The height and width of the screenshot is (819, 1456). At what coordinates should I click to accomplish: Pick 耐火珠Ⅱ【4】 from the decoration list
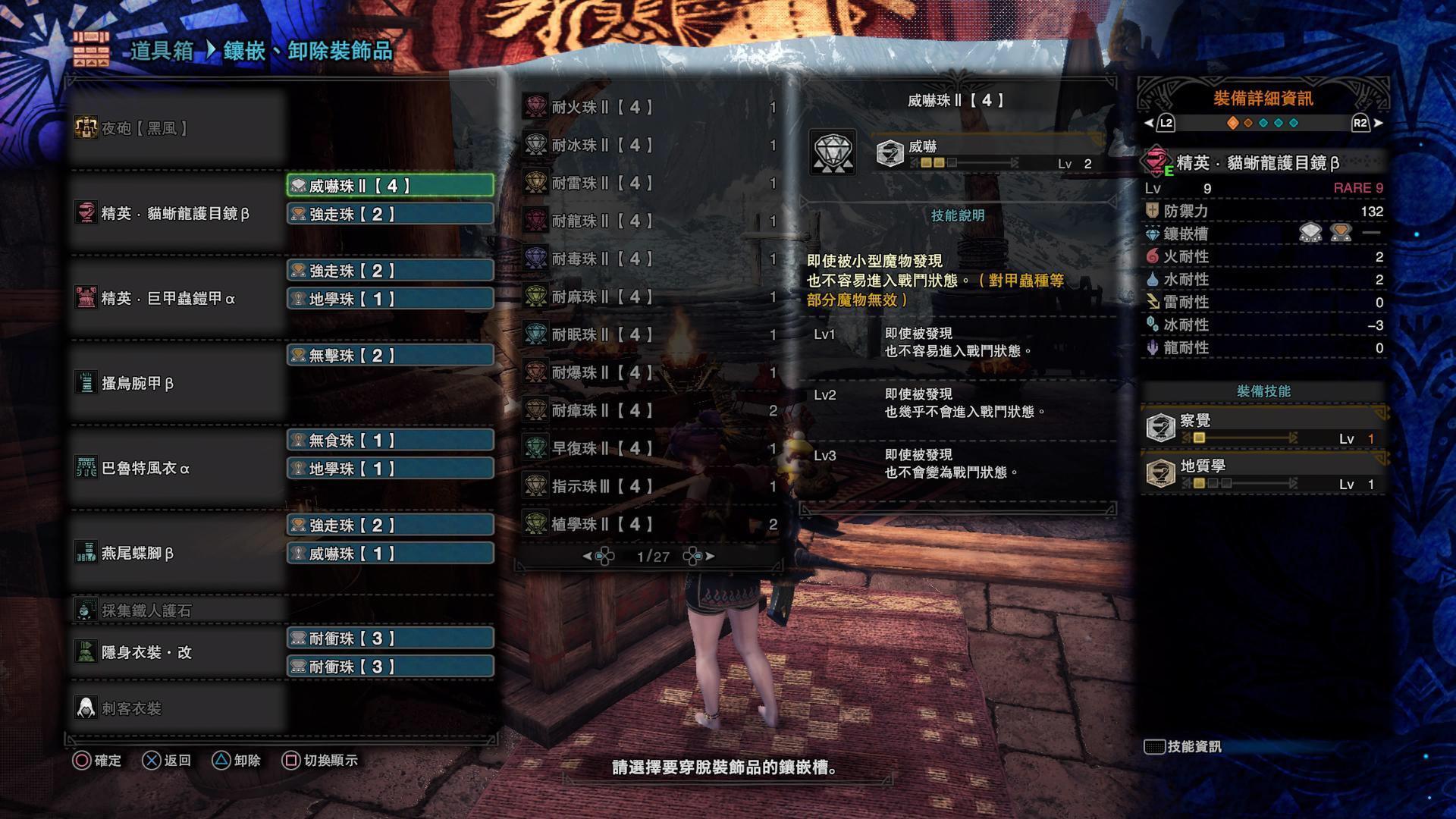649,107
